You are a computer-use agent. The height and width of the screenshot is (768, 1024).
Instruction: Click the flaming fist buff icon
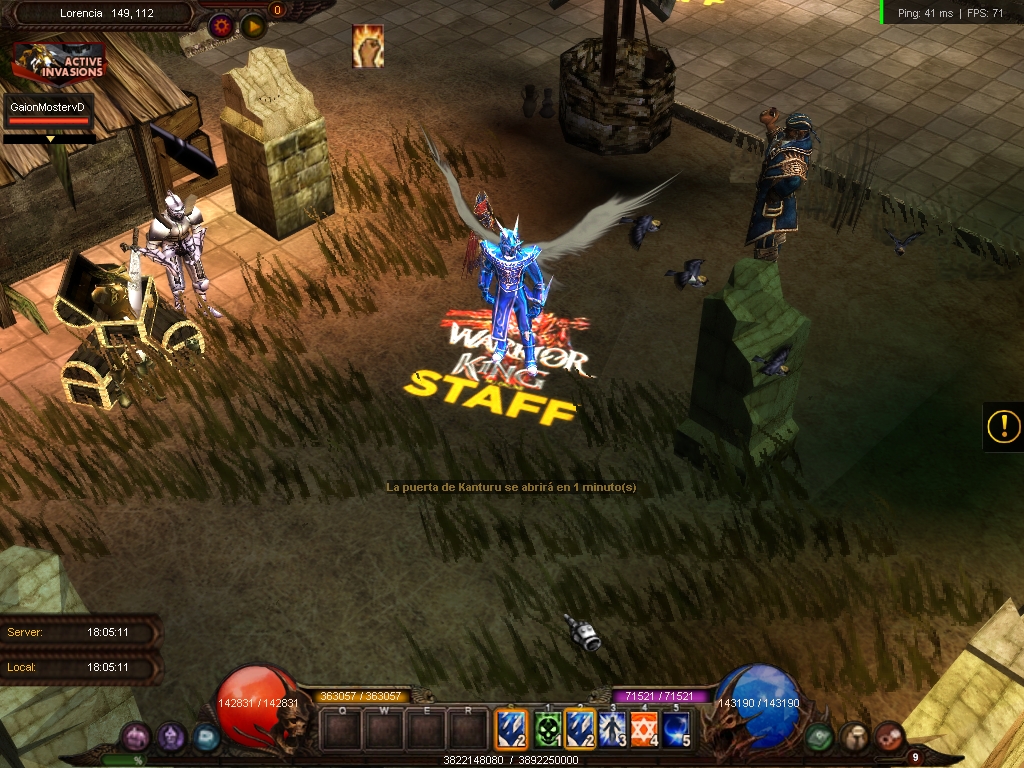pyautogui.click(x=368, y=46)
